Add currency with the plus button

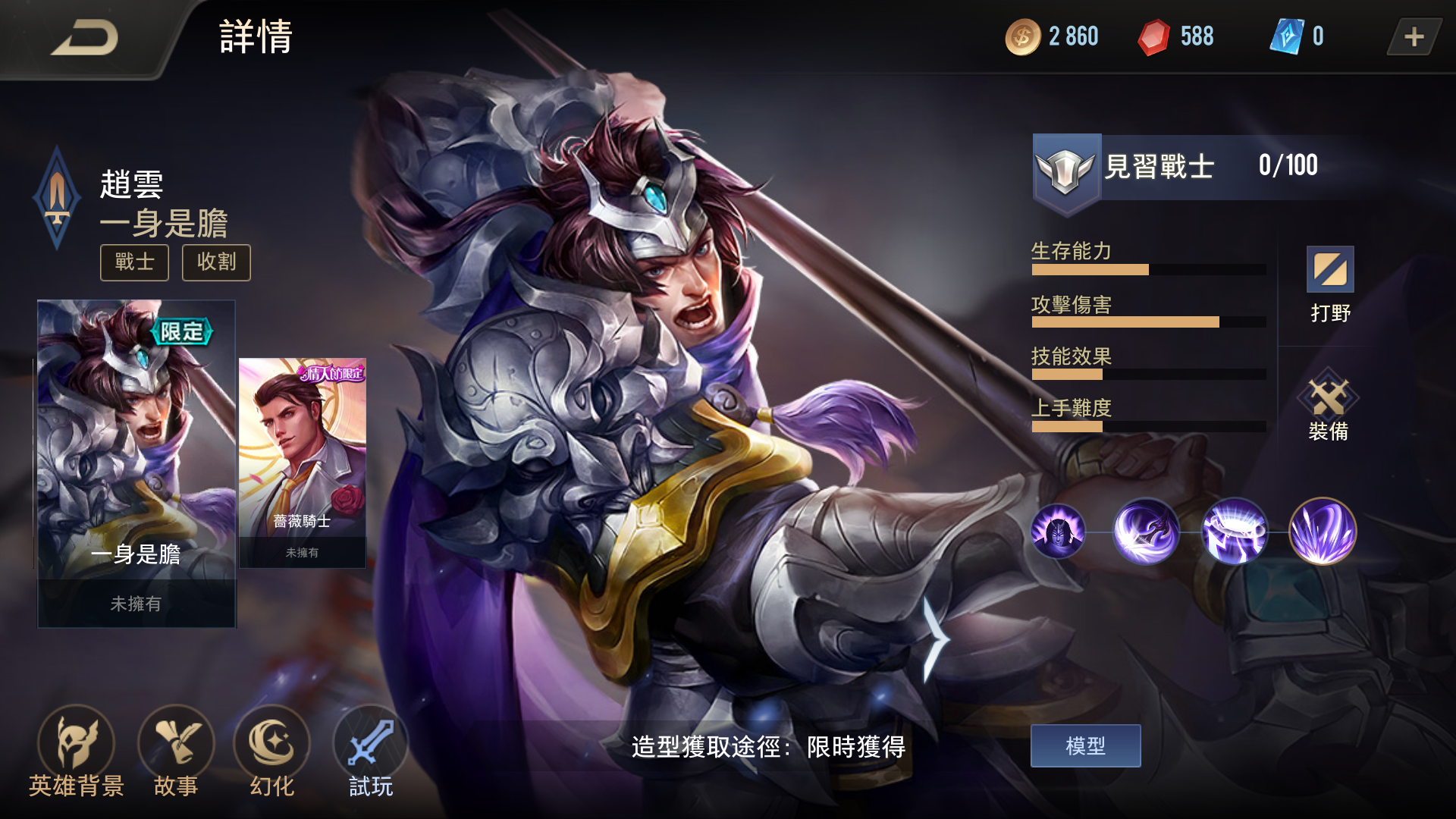1414,37
